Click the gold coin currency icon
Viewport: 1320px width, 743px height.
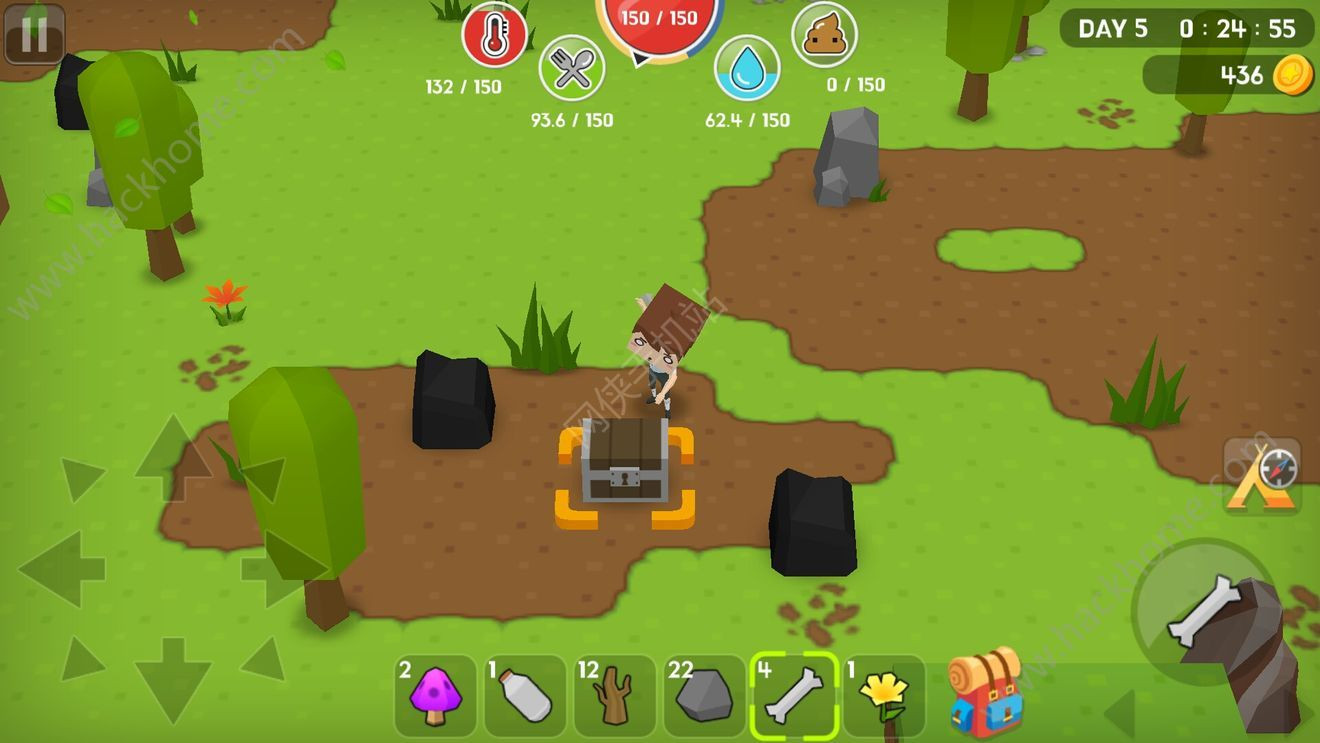pos(1292,75)
